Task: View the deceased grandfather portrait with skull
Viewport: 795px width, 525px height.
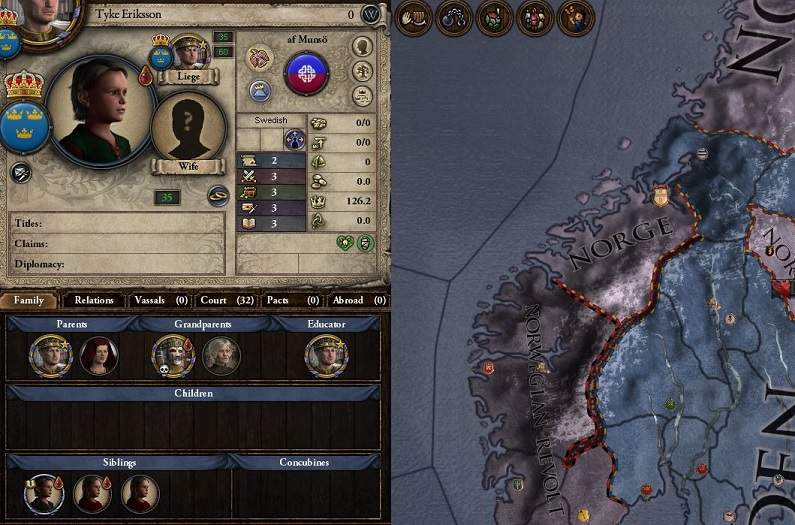Action: click(x=171, y=355)
